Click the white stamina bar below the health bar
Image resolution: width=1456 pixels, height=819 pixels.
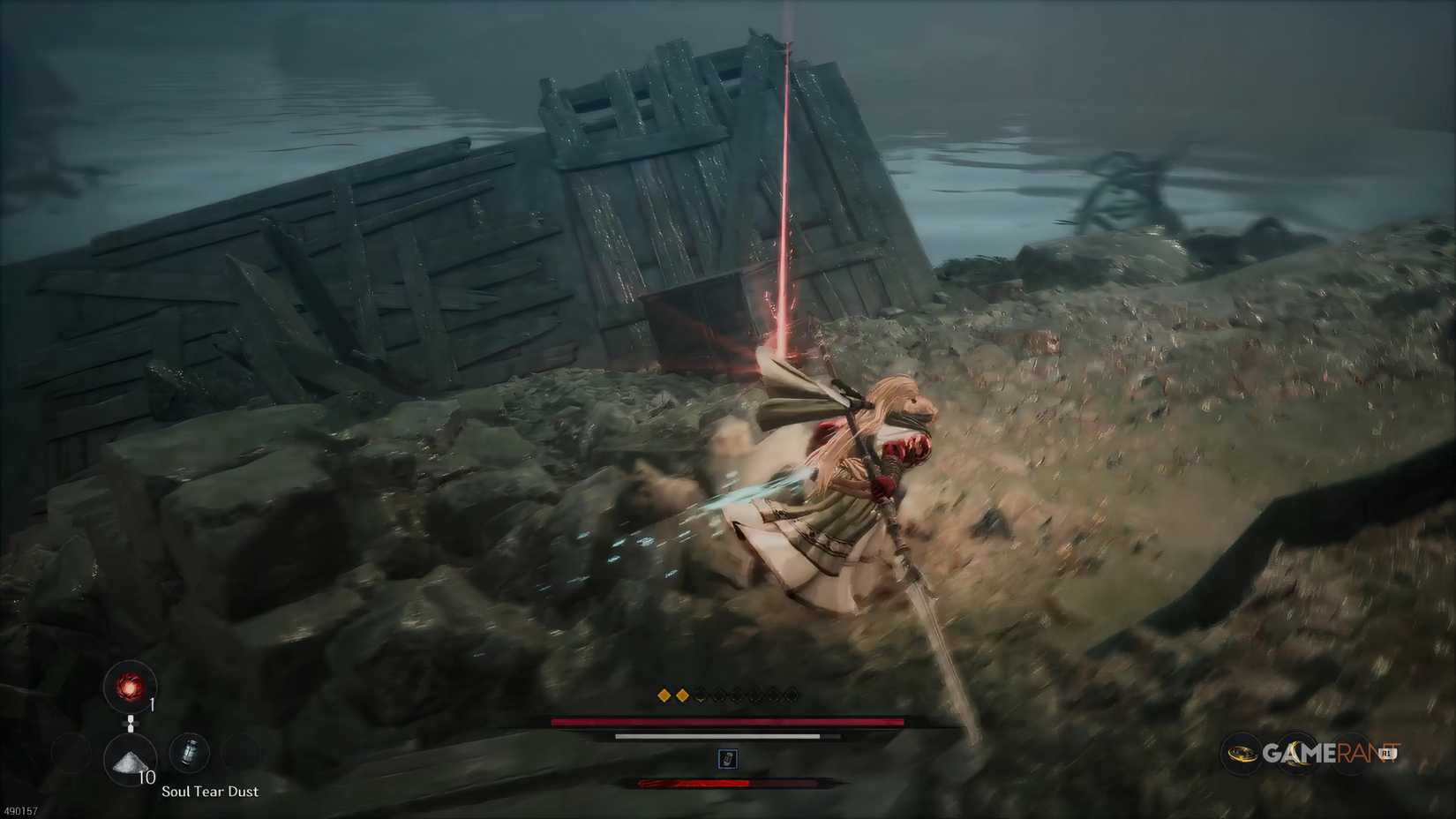point(717,737)
